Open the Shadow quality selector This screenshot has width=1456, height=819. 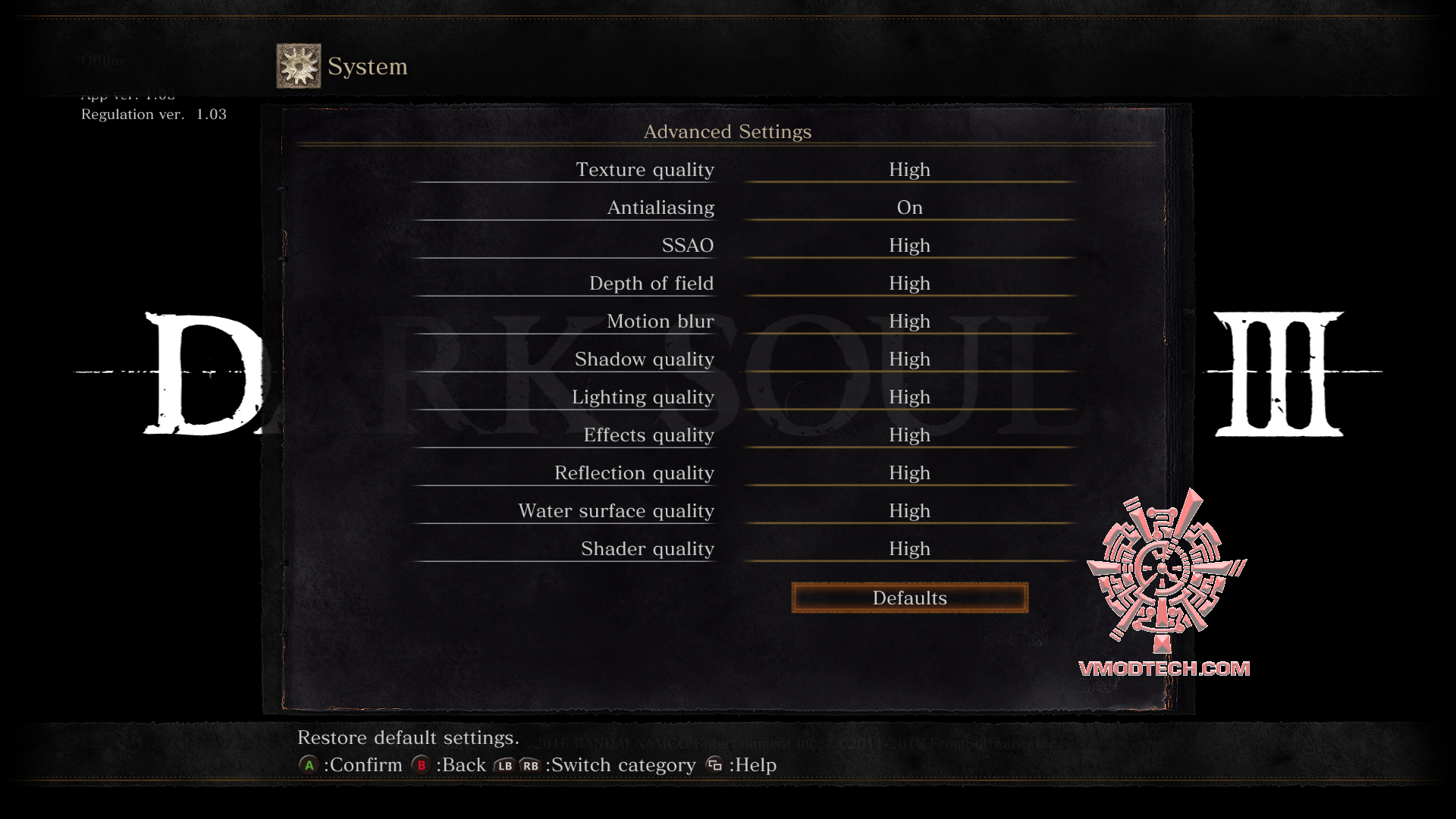(x=909, y=359)
